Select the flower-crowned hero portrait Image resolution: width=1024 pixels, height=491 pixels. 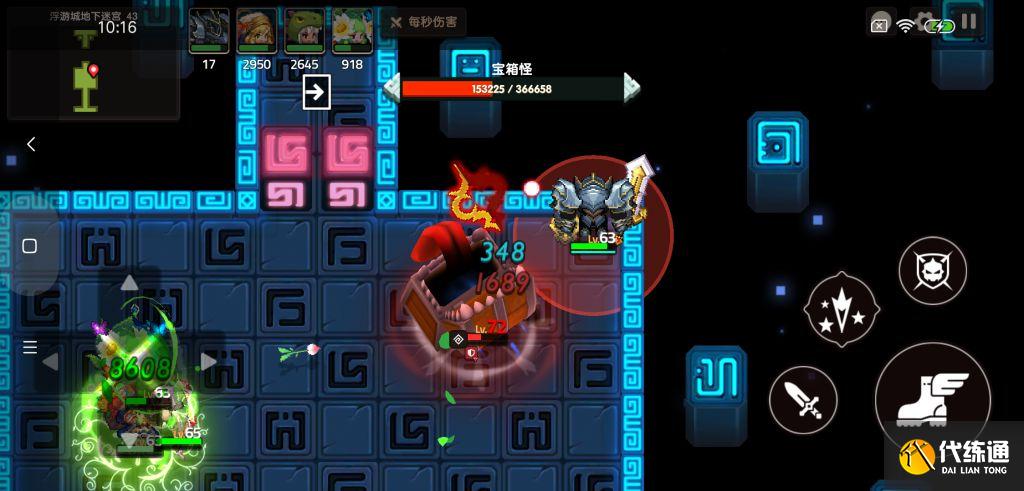click(x=352, y=30)
